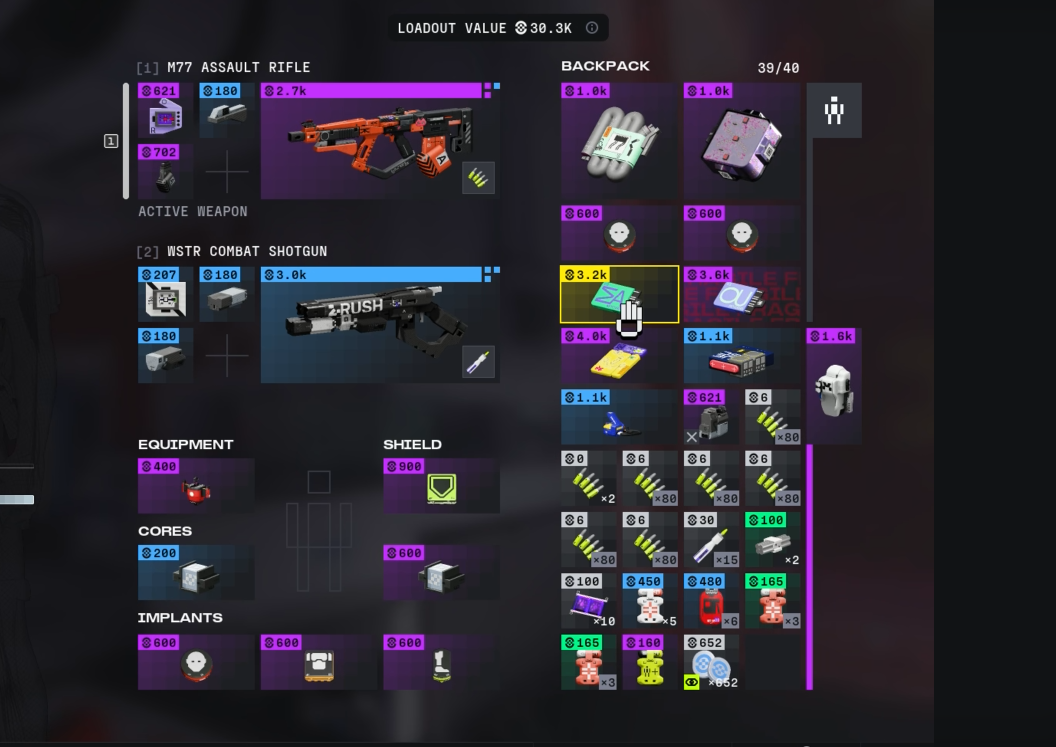Viewport: 1056px width, 747px height.
Task: Select the white 1.6k side slot item
Action: 833,386
